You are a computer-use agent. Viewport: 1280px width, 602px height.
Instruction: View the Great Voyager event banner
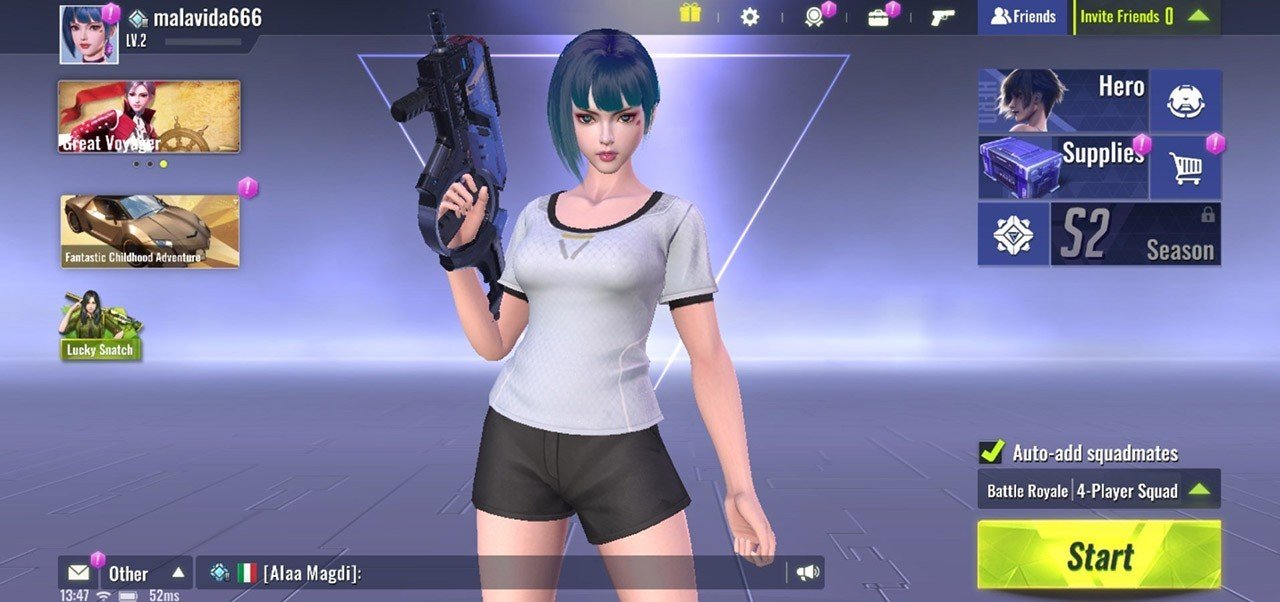point(149,116)
